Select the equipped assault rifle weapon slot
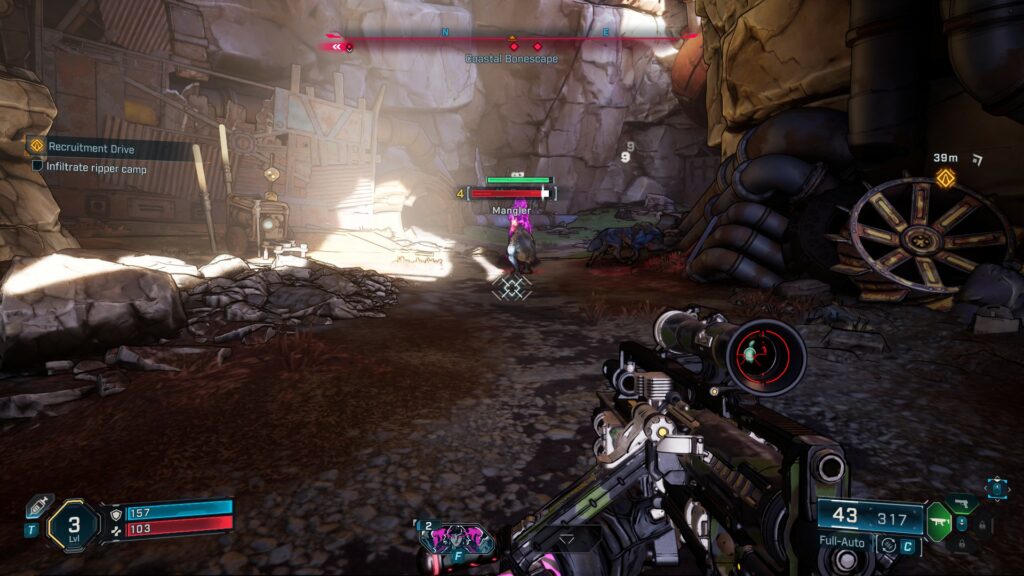The image size is (1024, 576). [938, 522]
